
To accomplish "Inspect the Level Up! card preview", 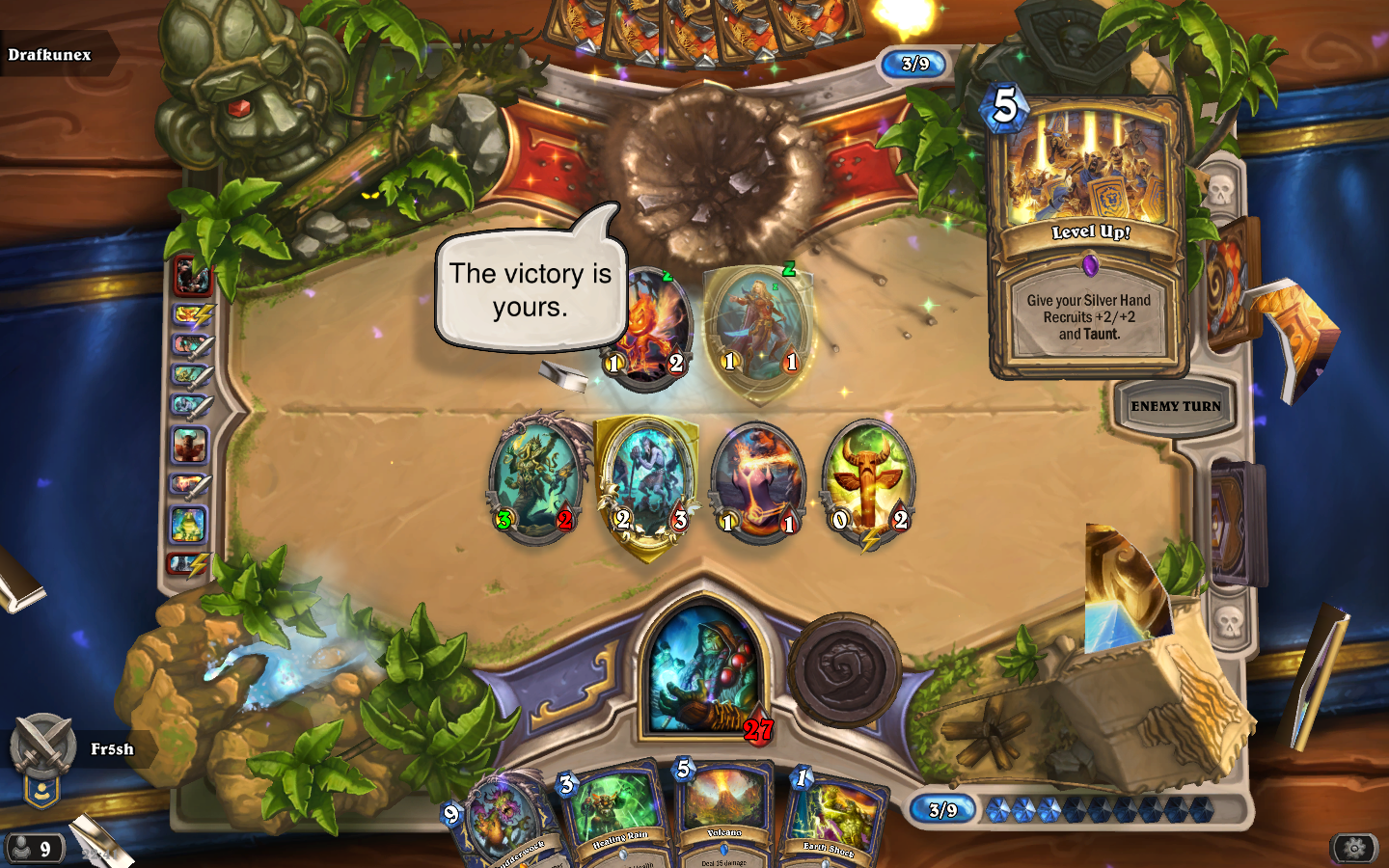I will click(1088, 236).
